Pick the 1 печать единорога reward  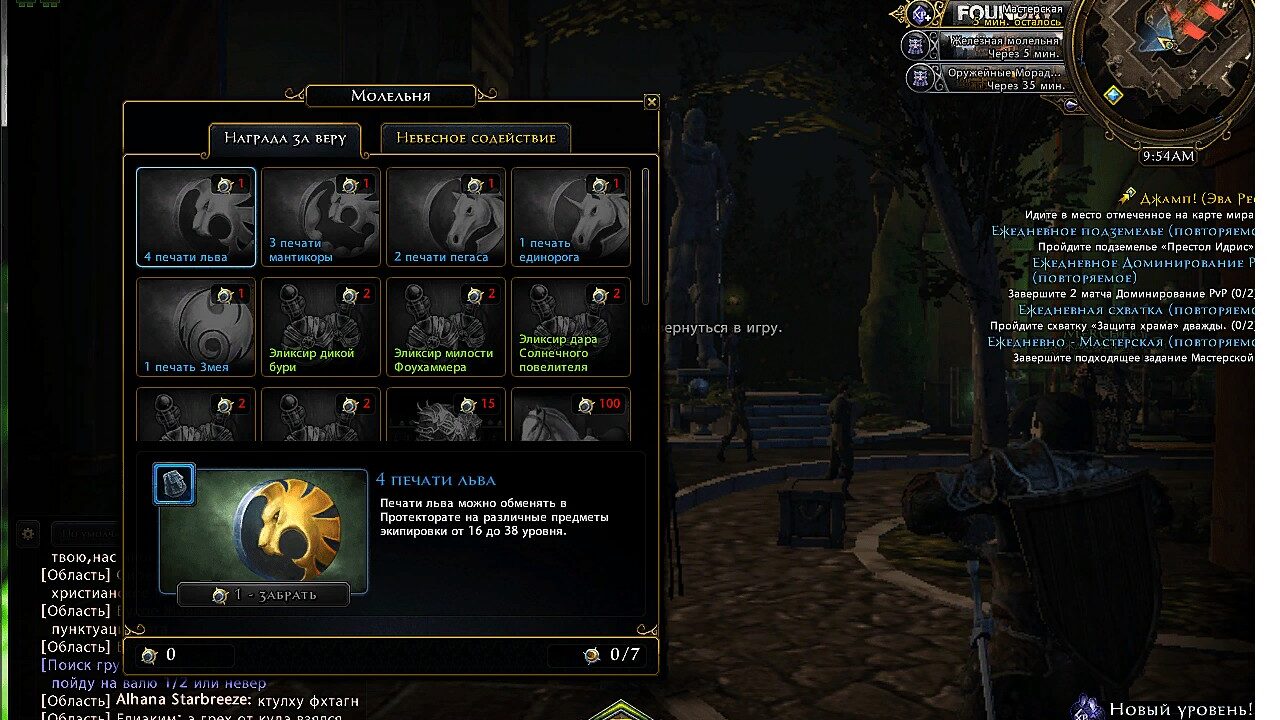tap(571, 217)
